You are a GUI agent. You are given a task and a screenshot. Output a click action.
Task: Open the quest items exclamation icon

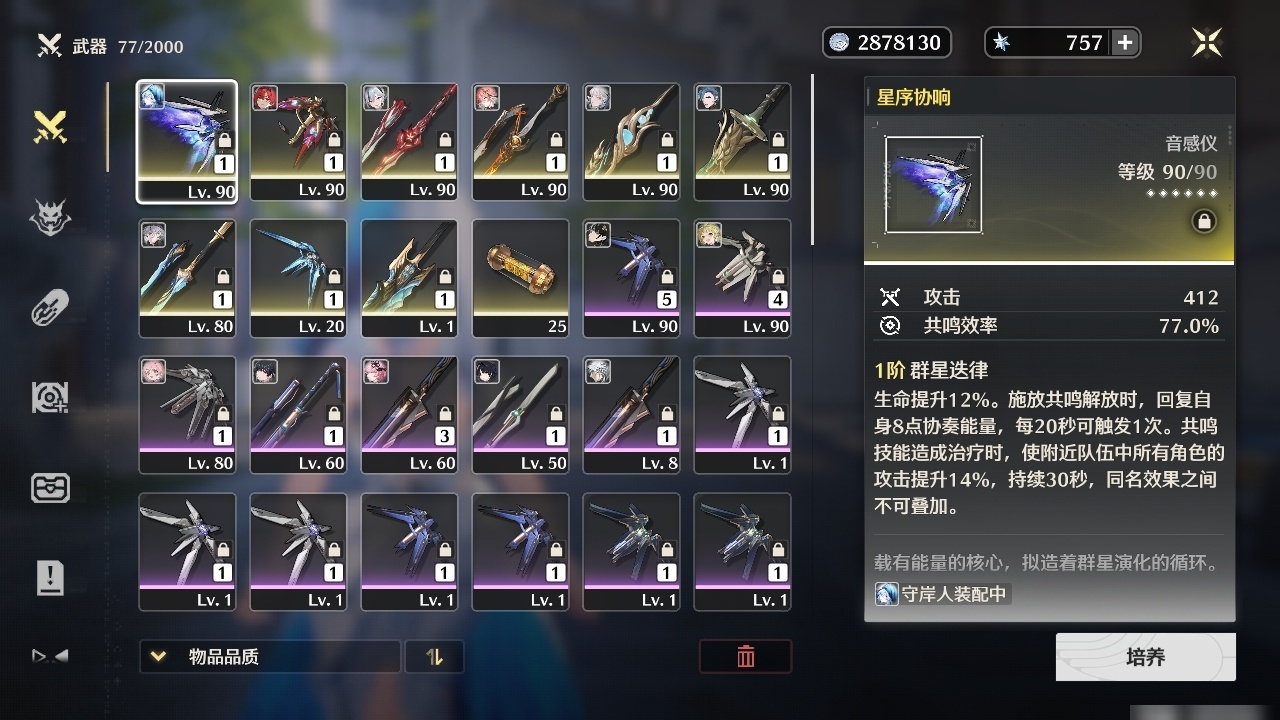(50, 576)
